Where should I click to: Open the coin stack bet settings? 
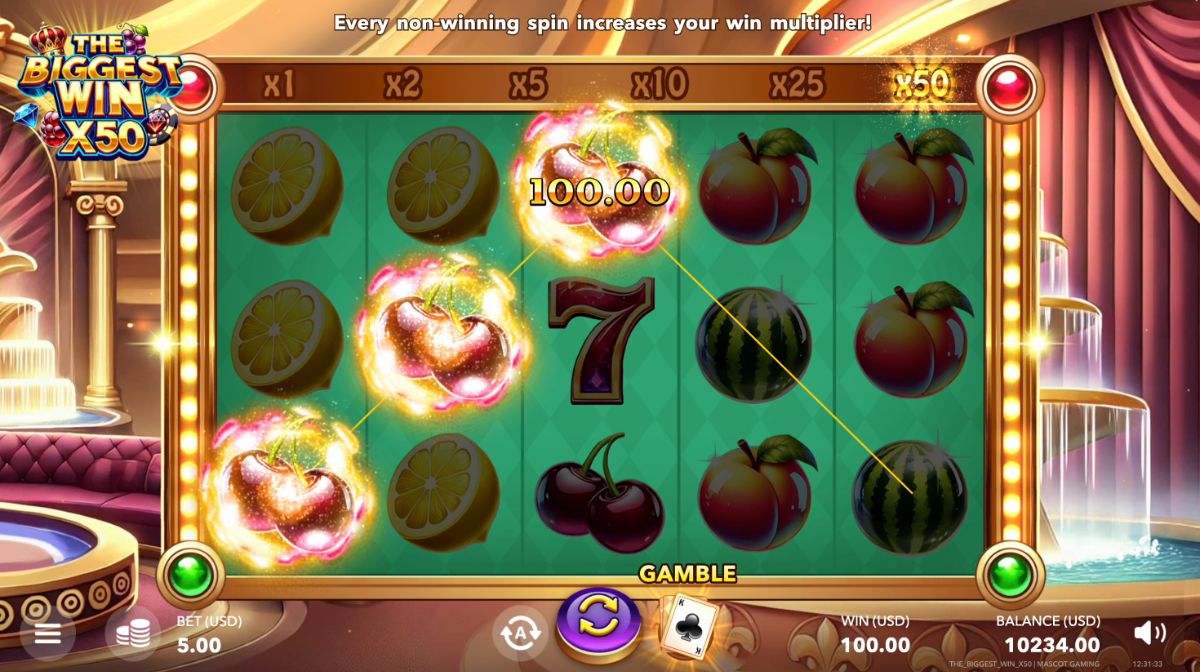[x=133, y=634]
